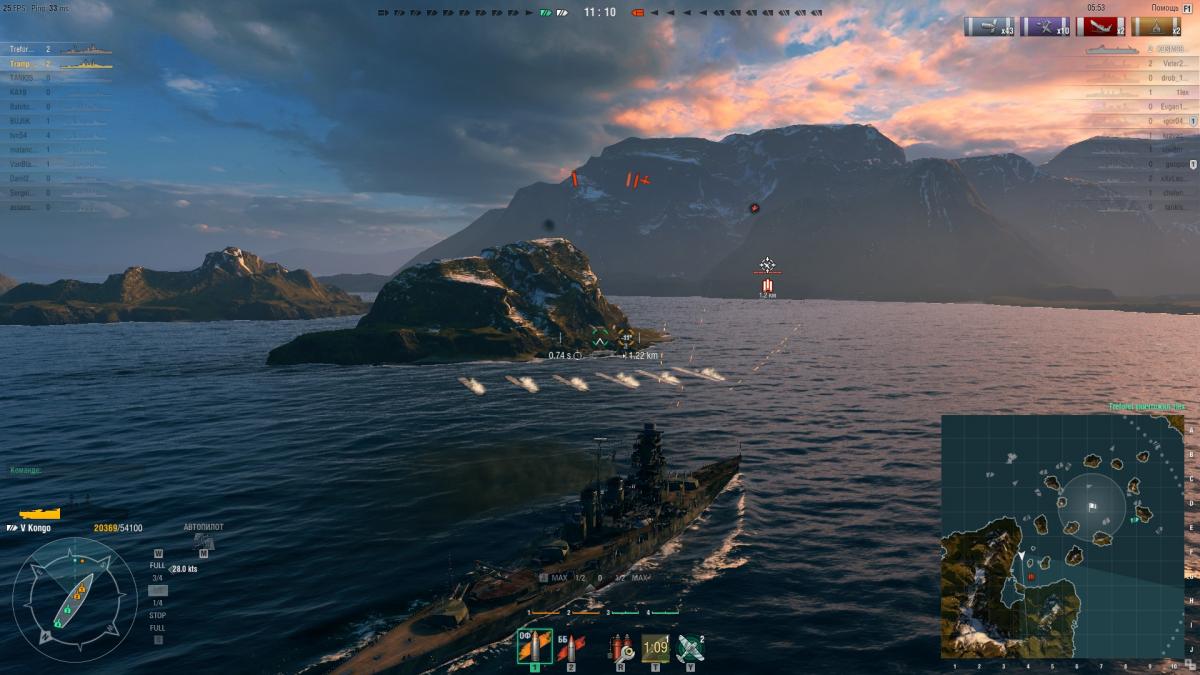Select player KAYB in the team list
This screenshot has height=675, width=1200.
(x=18, y=91)
